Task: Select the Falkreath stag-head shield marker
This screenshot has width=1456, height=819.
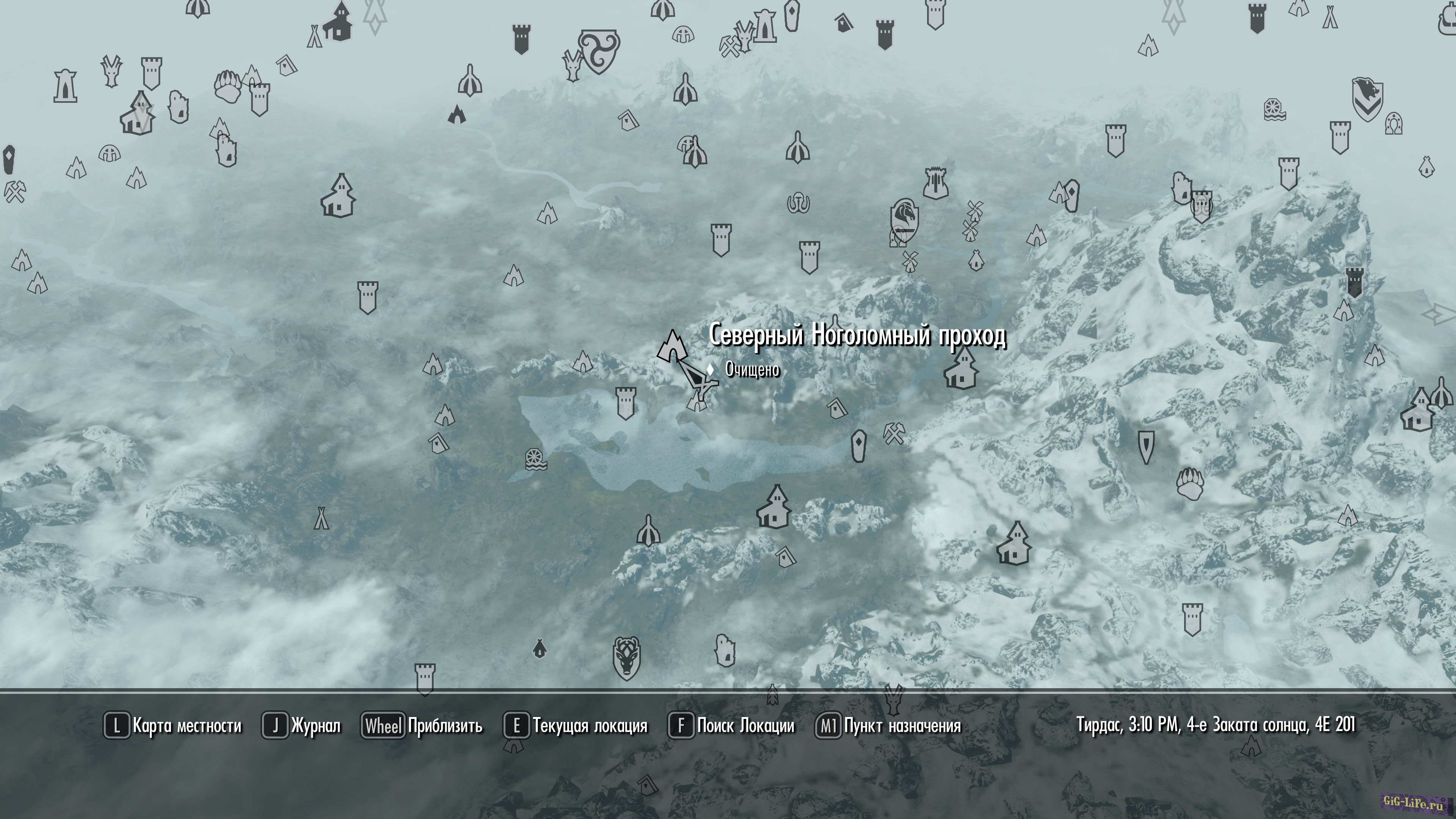Action: coord(626,658)
